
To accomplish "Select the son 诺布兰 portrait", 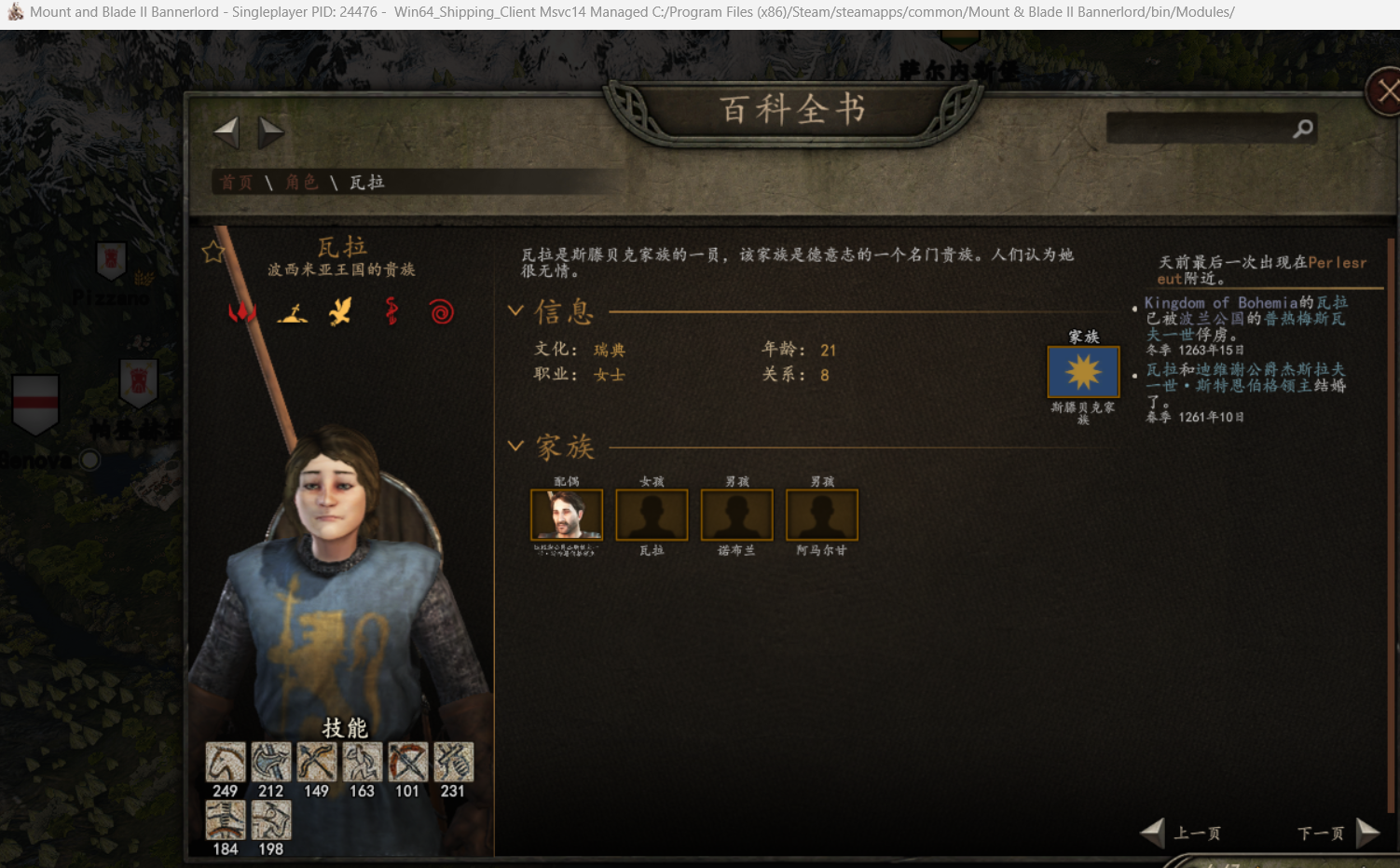I will 736,515.
